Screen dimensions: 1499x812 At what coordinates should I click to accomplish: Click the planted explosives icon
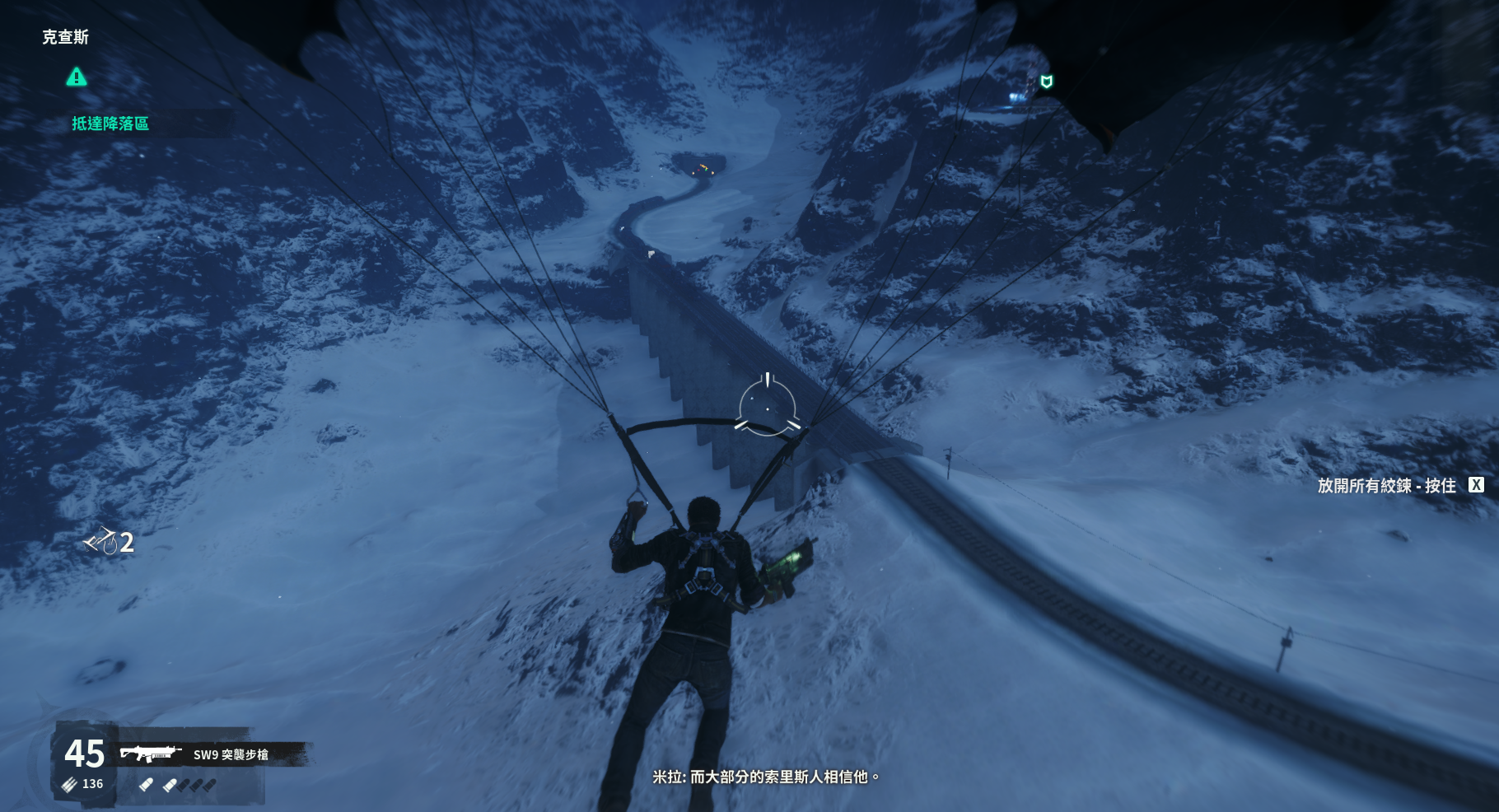[101, 541]
